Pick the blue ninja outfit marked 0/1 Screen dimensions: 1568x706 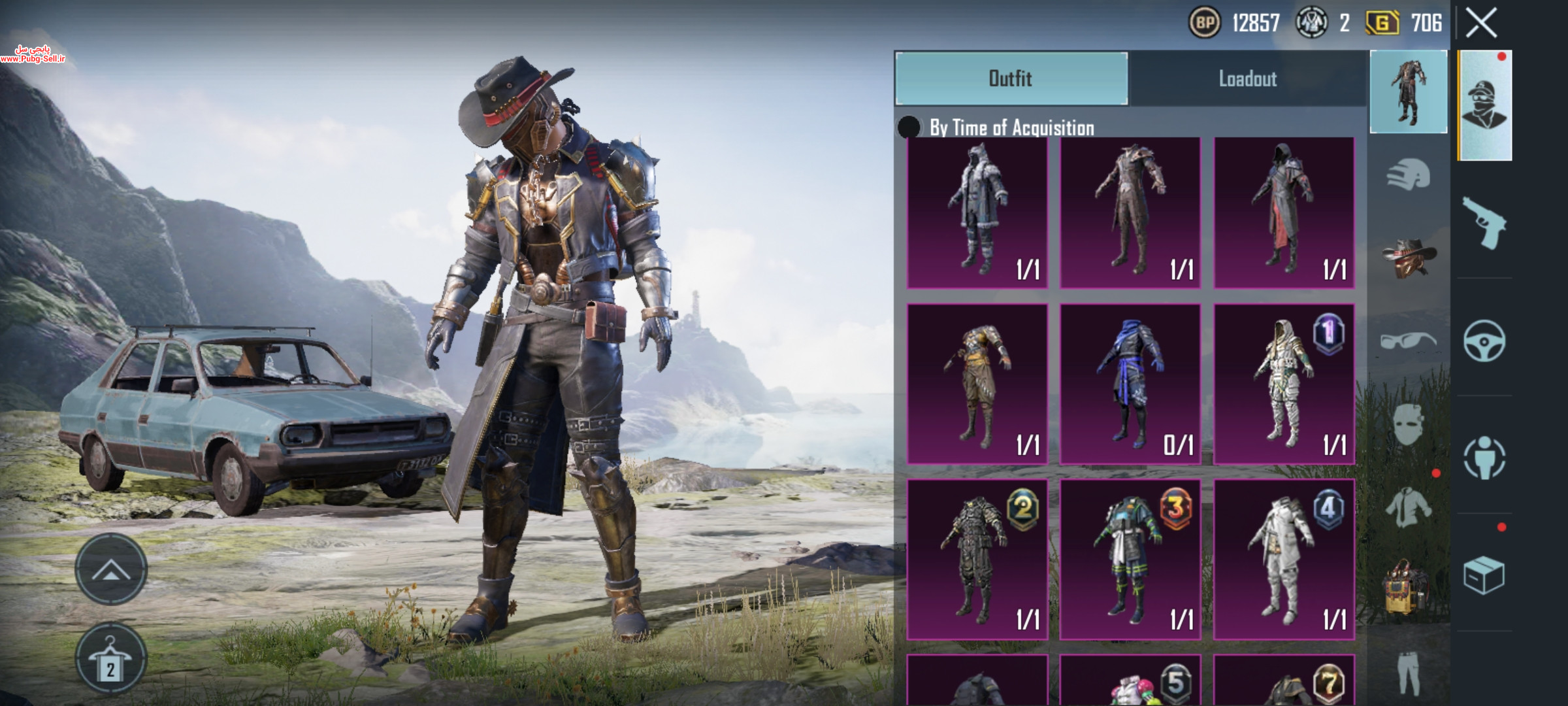1130,384
